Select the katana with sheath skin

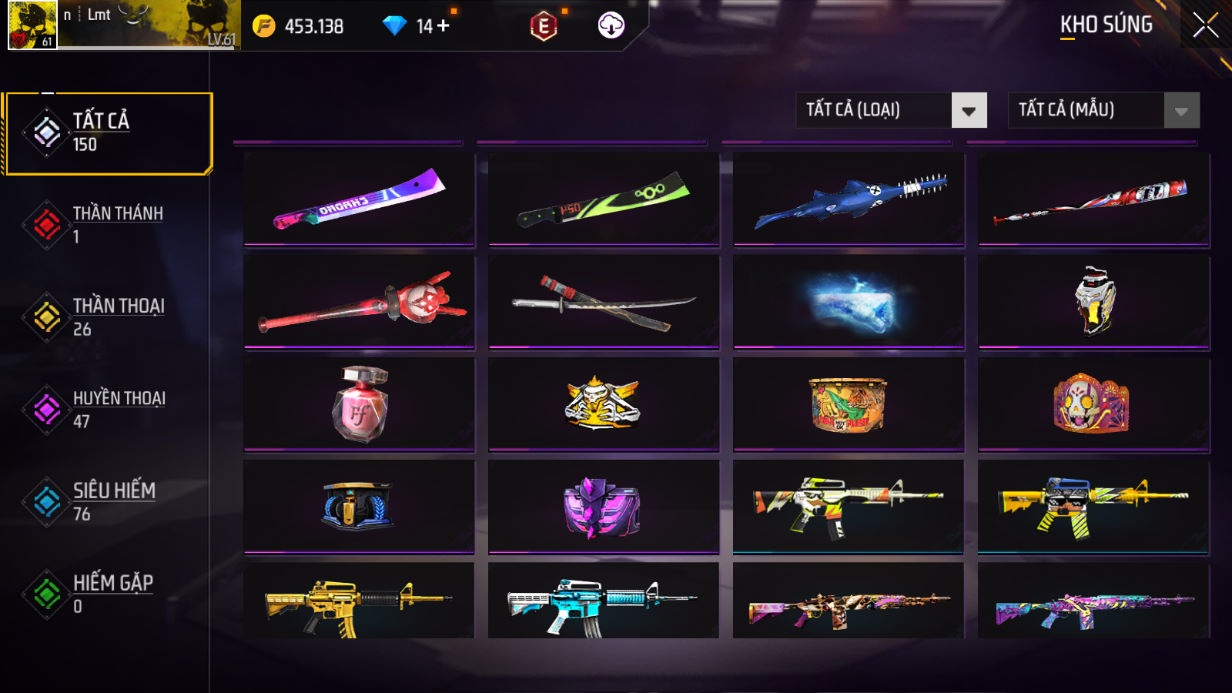pyautogui.click(x=603, y=302)
